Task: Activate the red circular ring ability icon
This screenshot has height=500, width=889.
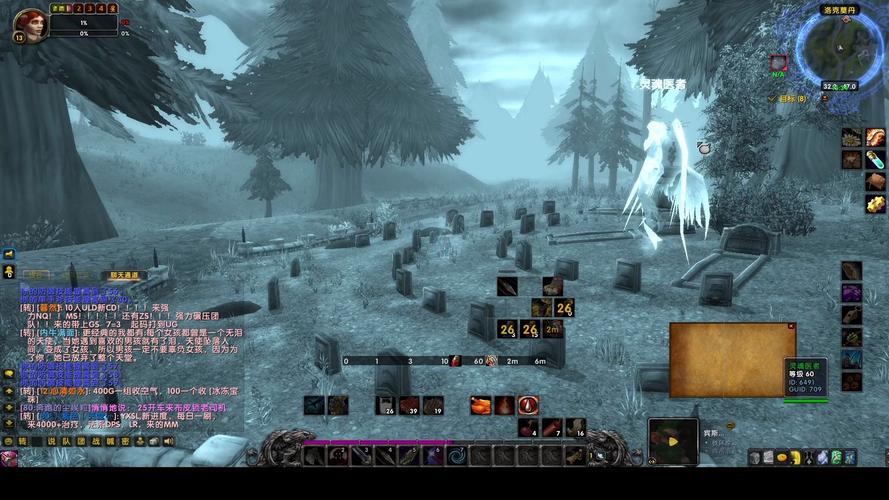Action: (x=528, y=405)
